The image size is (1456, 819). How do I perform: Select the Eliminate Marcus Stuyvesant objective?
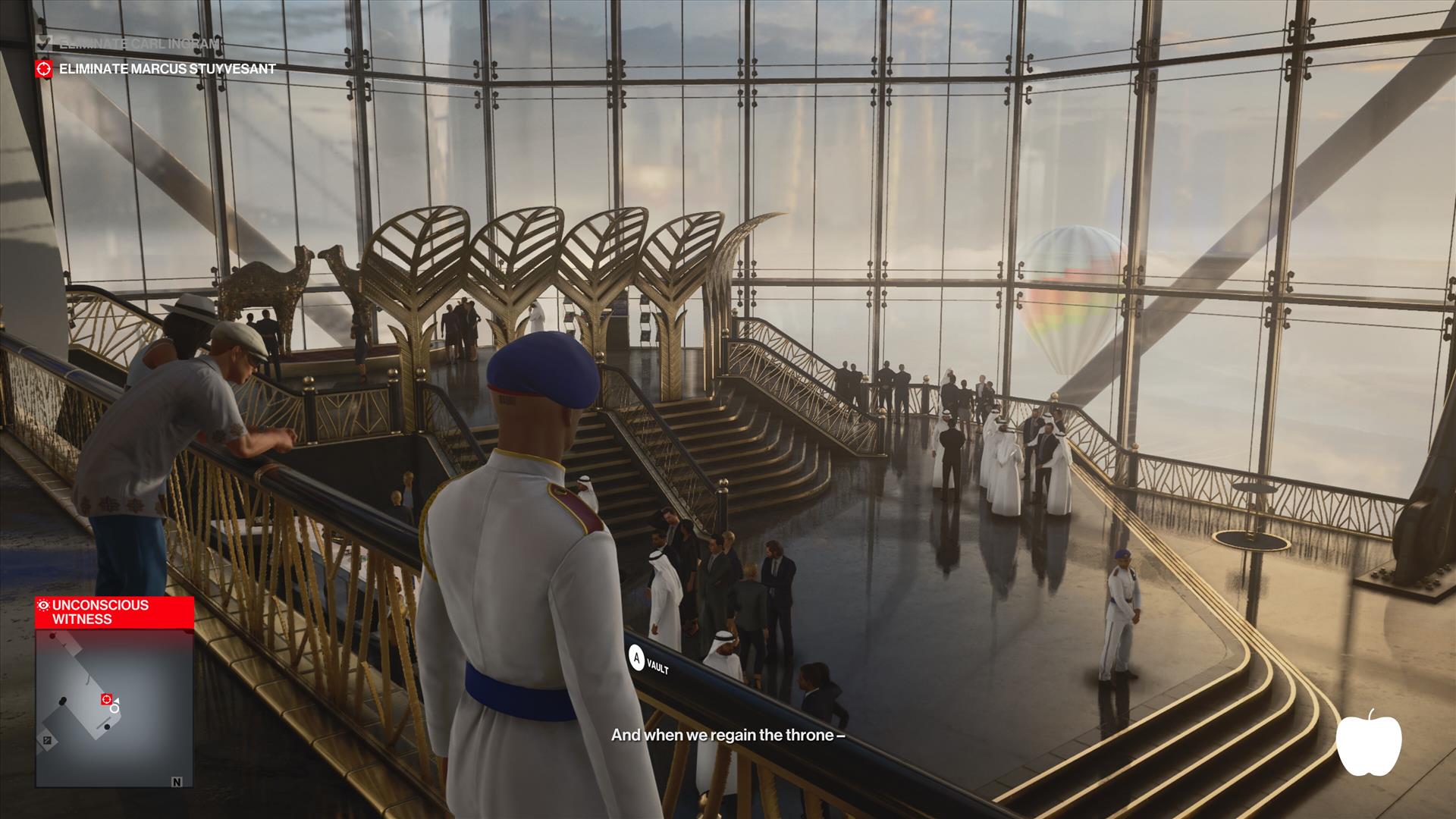click(x=167, y=69)
